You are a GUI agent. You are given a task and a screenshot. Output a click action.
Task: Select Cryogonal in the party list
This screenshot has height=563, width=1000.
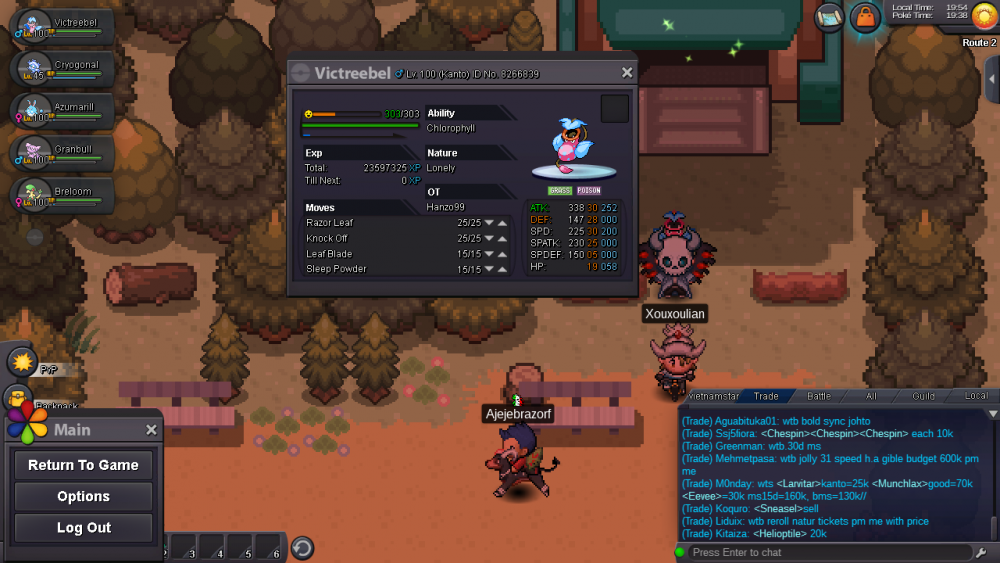coord(64,68)
